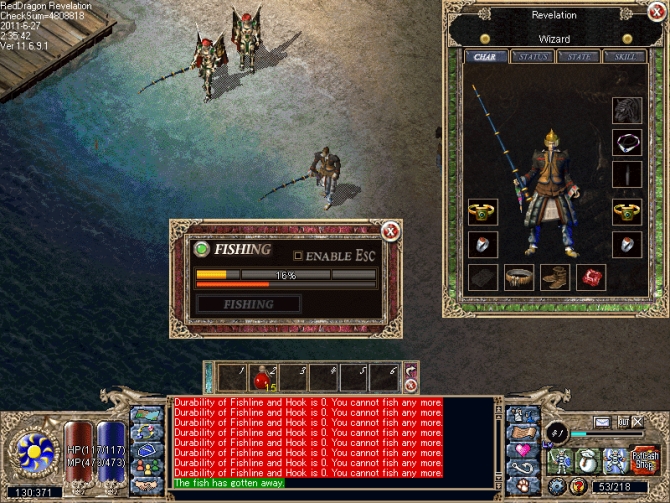Select the equipped belt slot
The width and height of the screenshot is (670, 503).
518,277
